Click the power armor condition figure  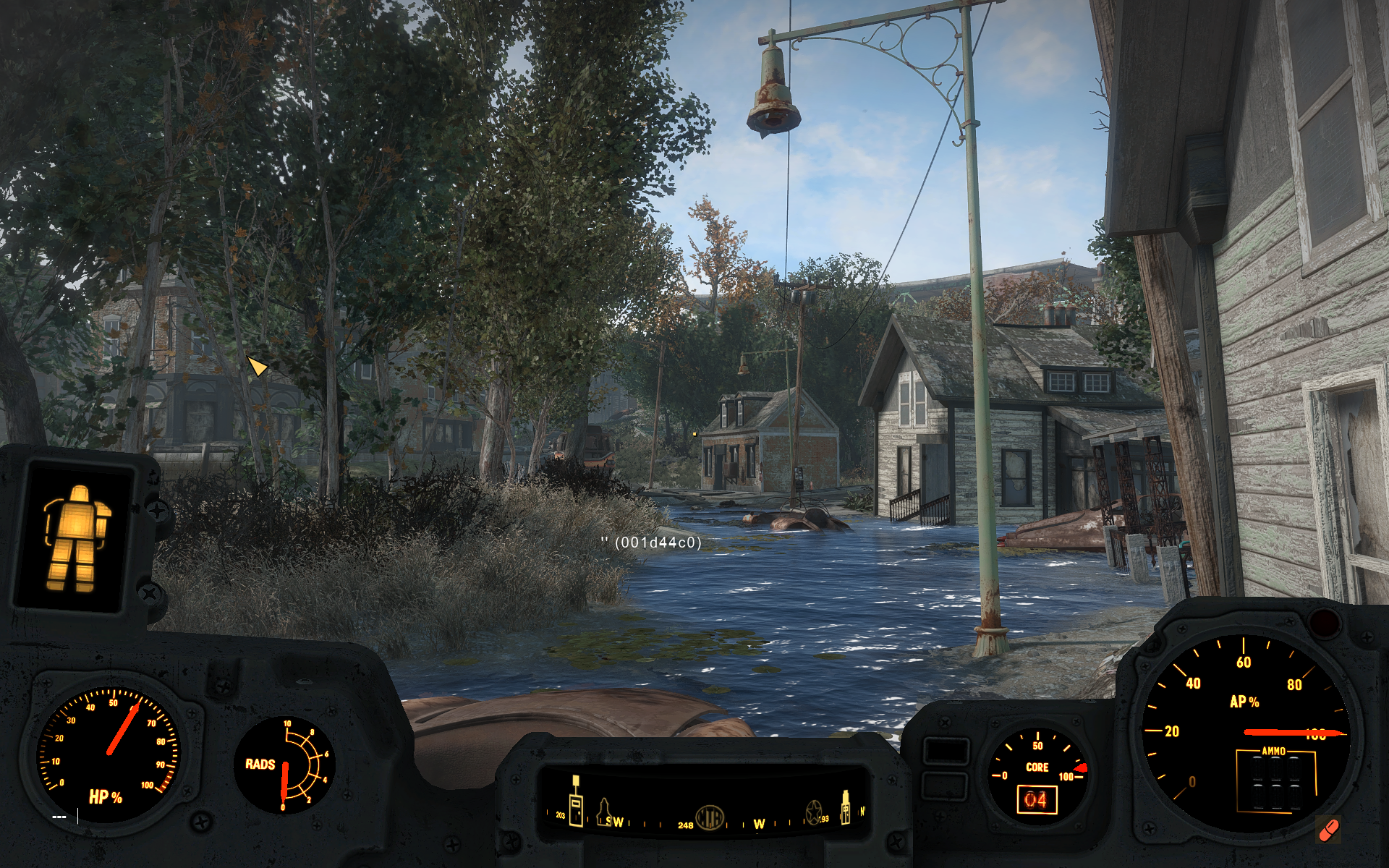[x=75, y=537]
